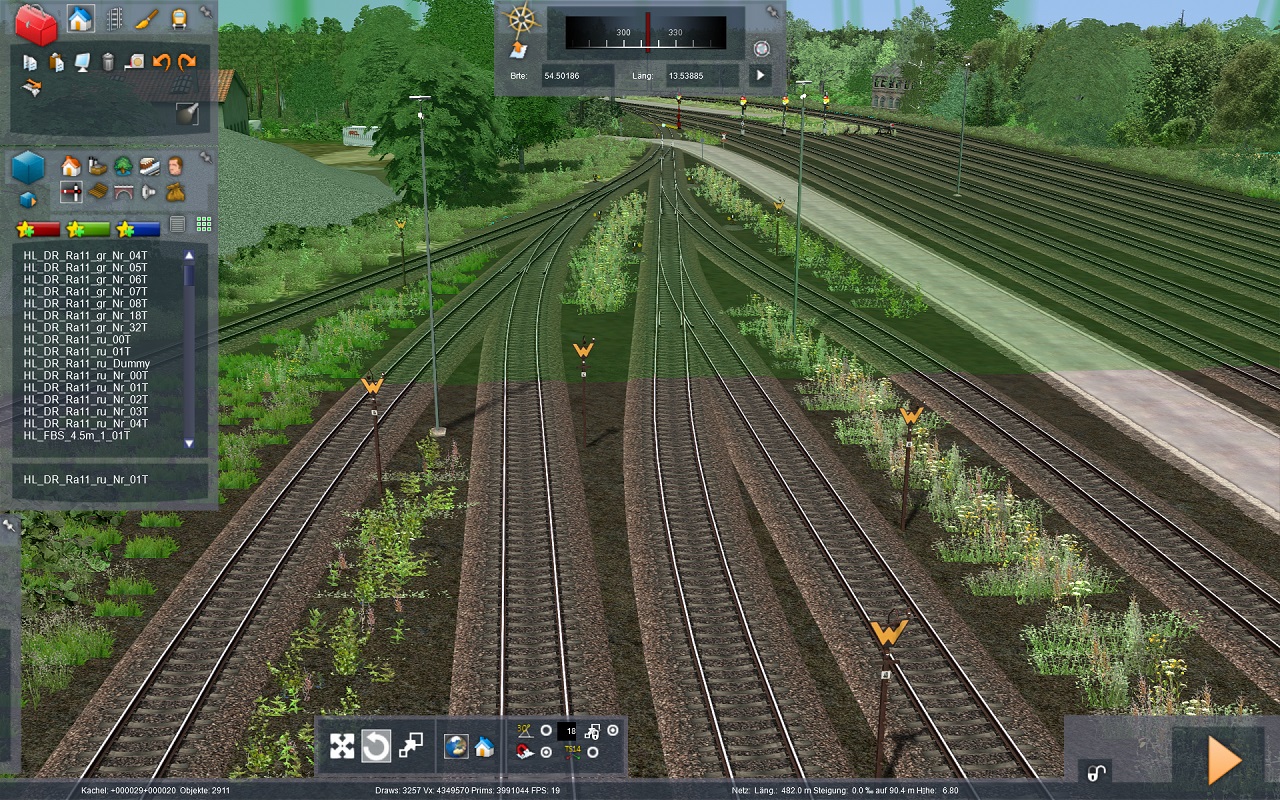The width and height of the screenshot is (1280, 800).
Task: Select the train tools icon
Action: point(179,19)
